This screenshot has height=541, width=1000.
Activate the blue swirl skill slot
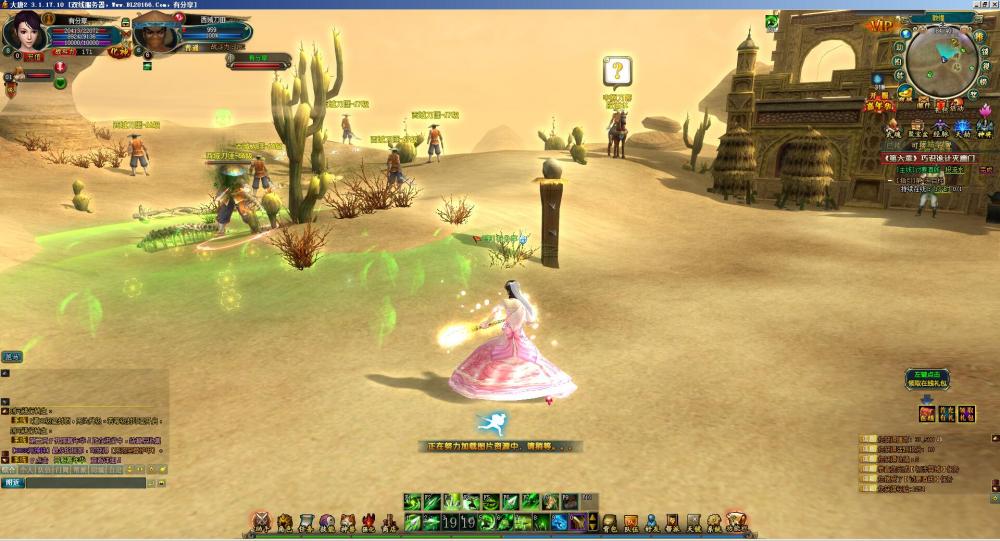click(559, 521)
